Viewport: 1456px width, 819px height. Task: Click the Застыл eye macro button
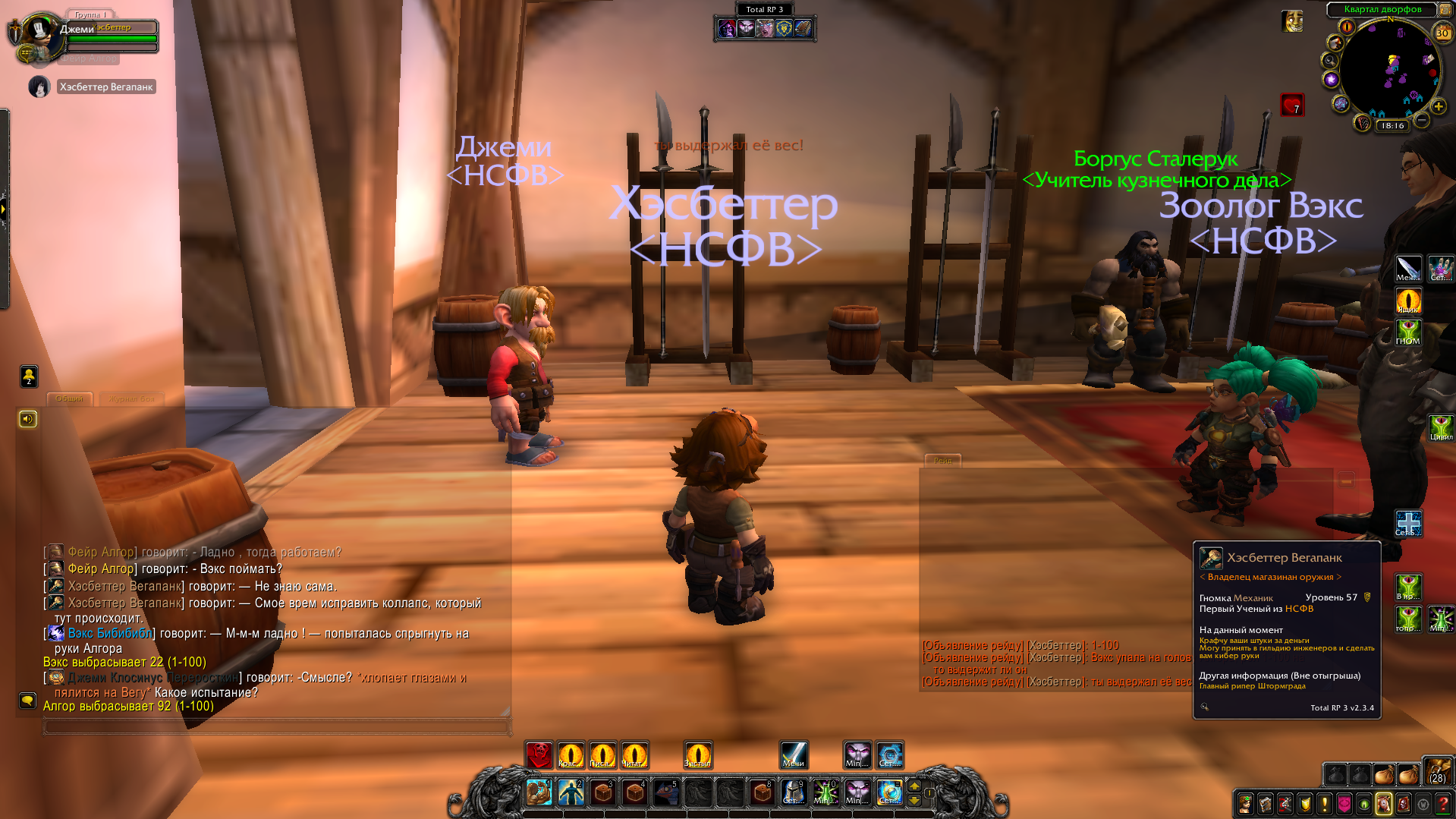click(x=697, y=755)
